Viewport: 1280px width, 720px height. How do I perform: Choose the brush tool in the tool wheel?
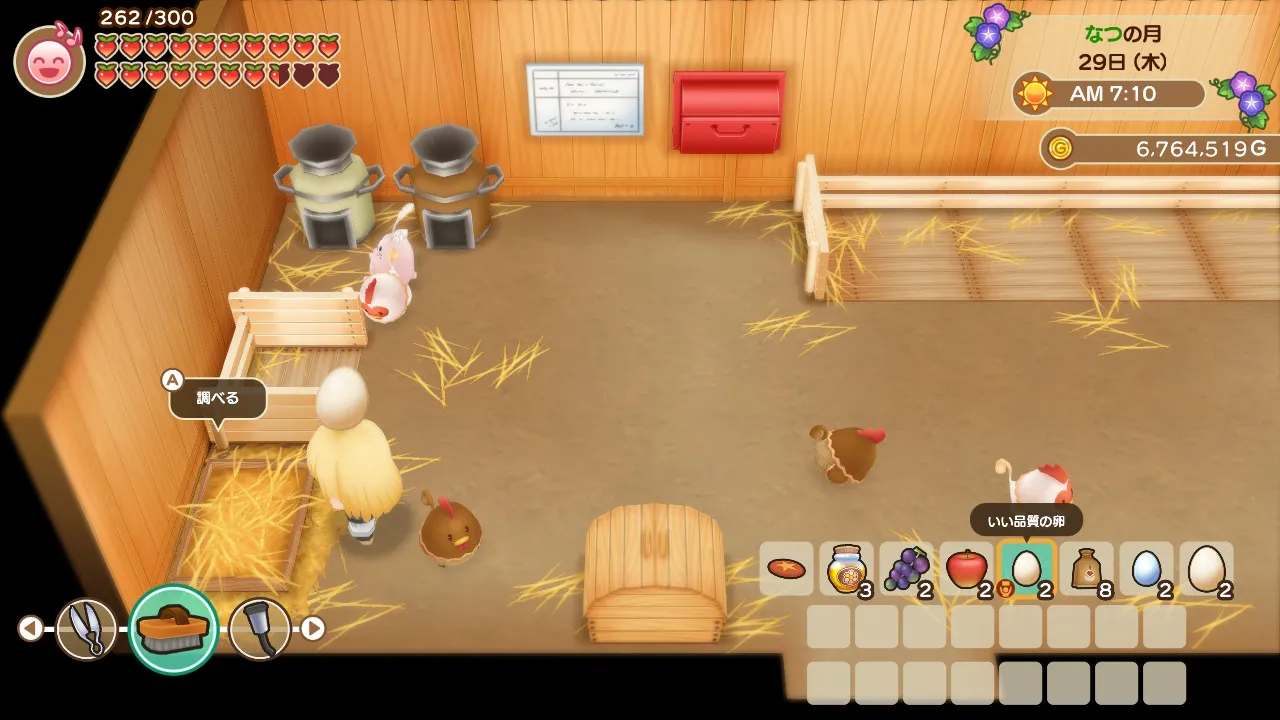click(x=173, y=628)
